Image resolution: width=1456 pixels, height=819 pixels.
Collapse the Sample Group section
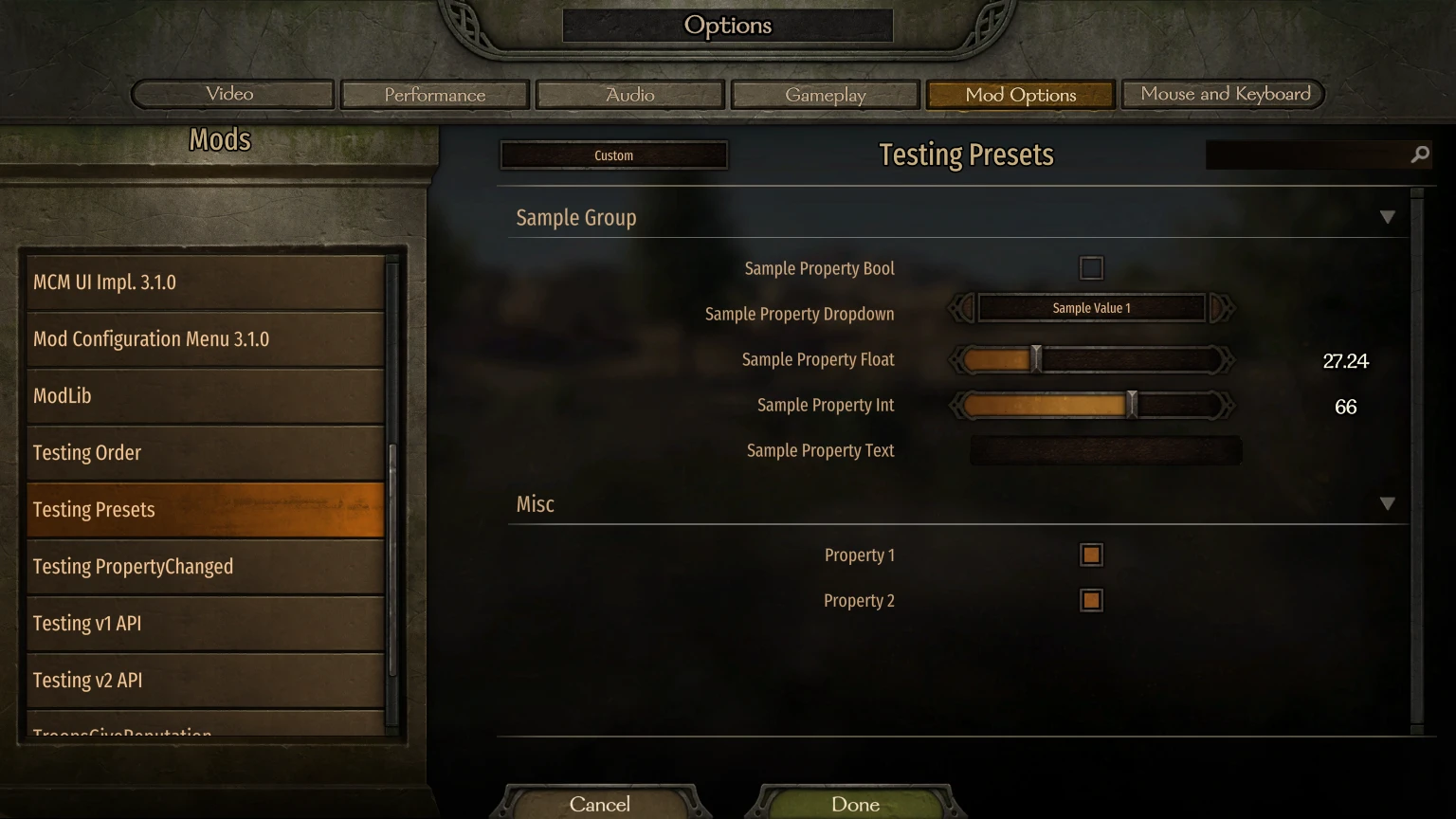click(x=1388, y=216)
